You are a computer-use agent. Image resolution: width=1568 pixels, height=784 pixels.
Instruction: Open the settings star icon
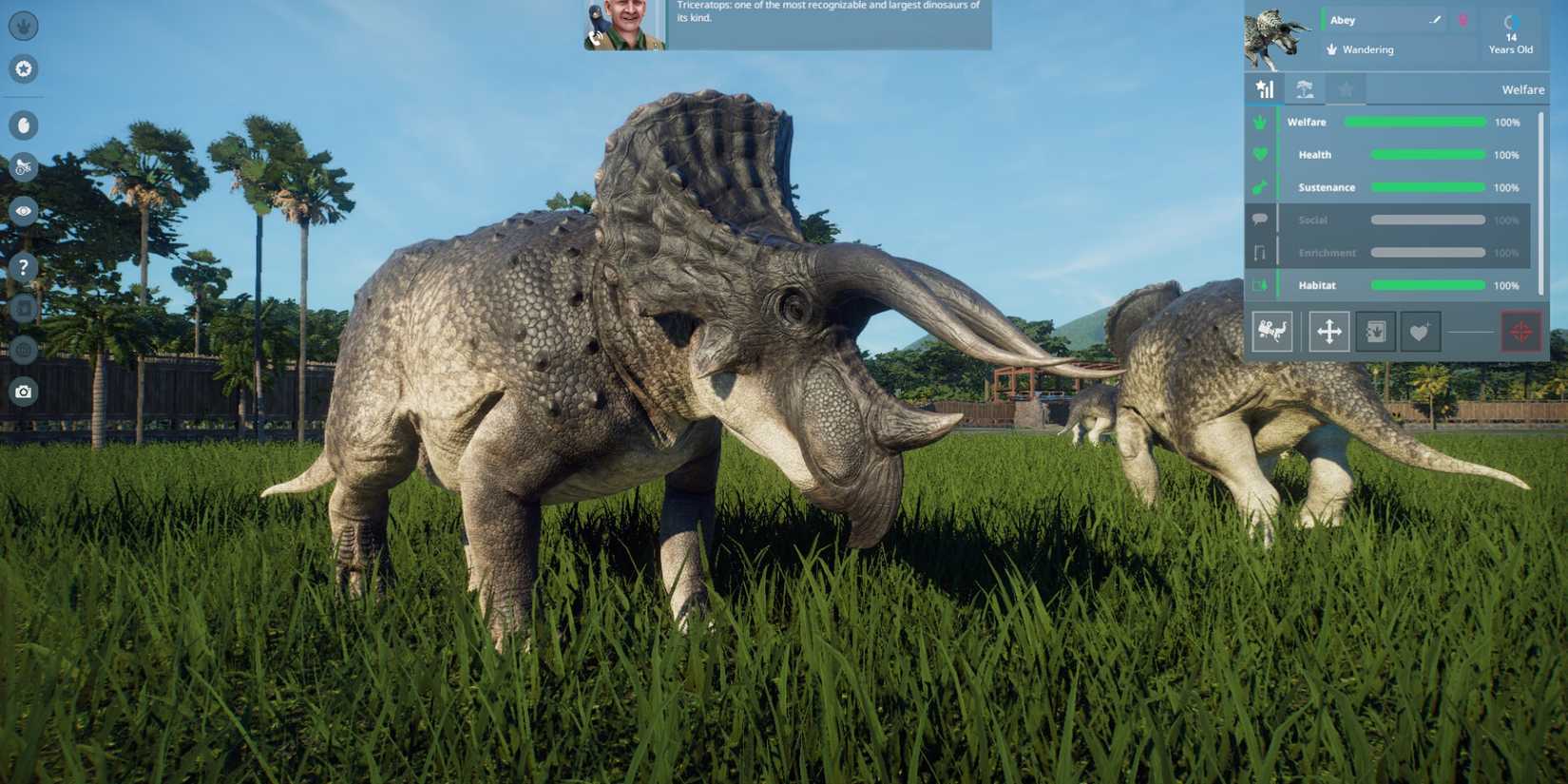23,69
